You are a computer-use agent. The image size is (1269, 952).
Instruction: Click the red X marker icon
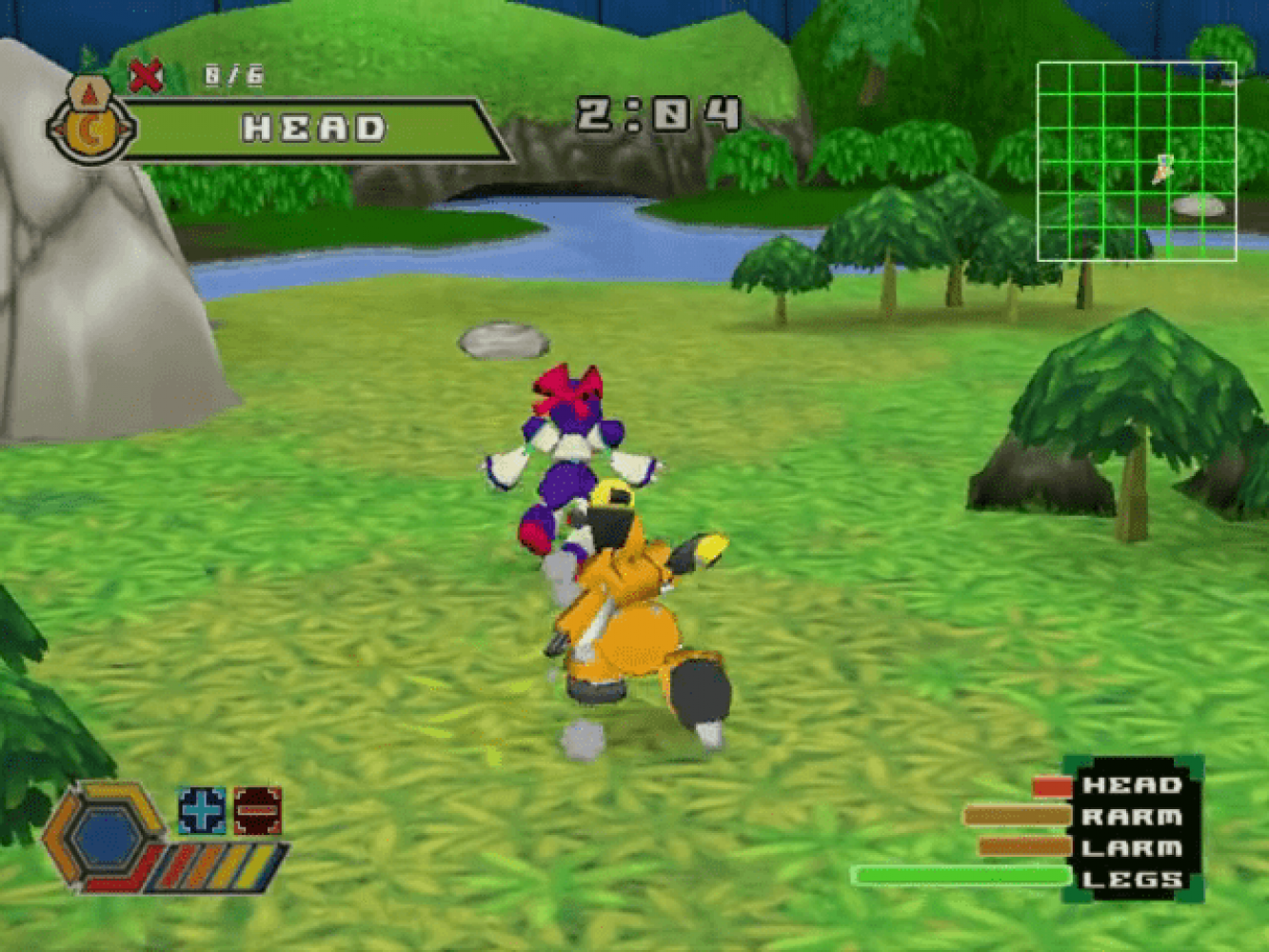pos(146,75)
